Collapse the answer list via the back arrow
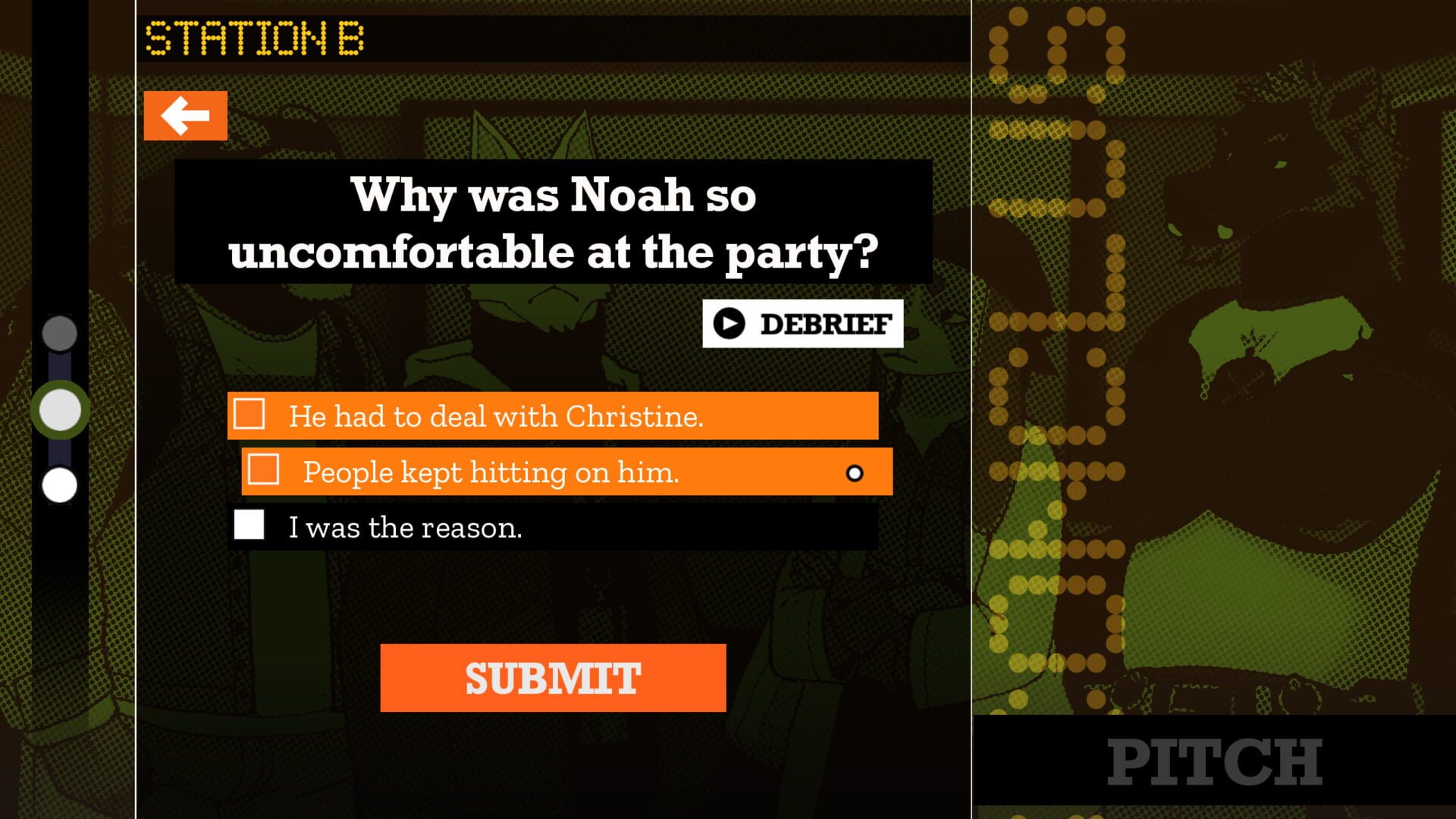This screenshot has width=1456, height=819. pos(185,115)
